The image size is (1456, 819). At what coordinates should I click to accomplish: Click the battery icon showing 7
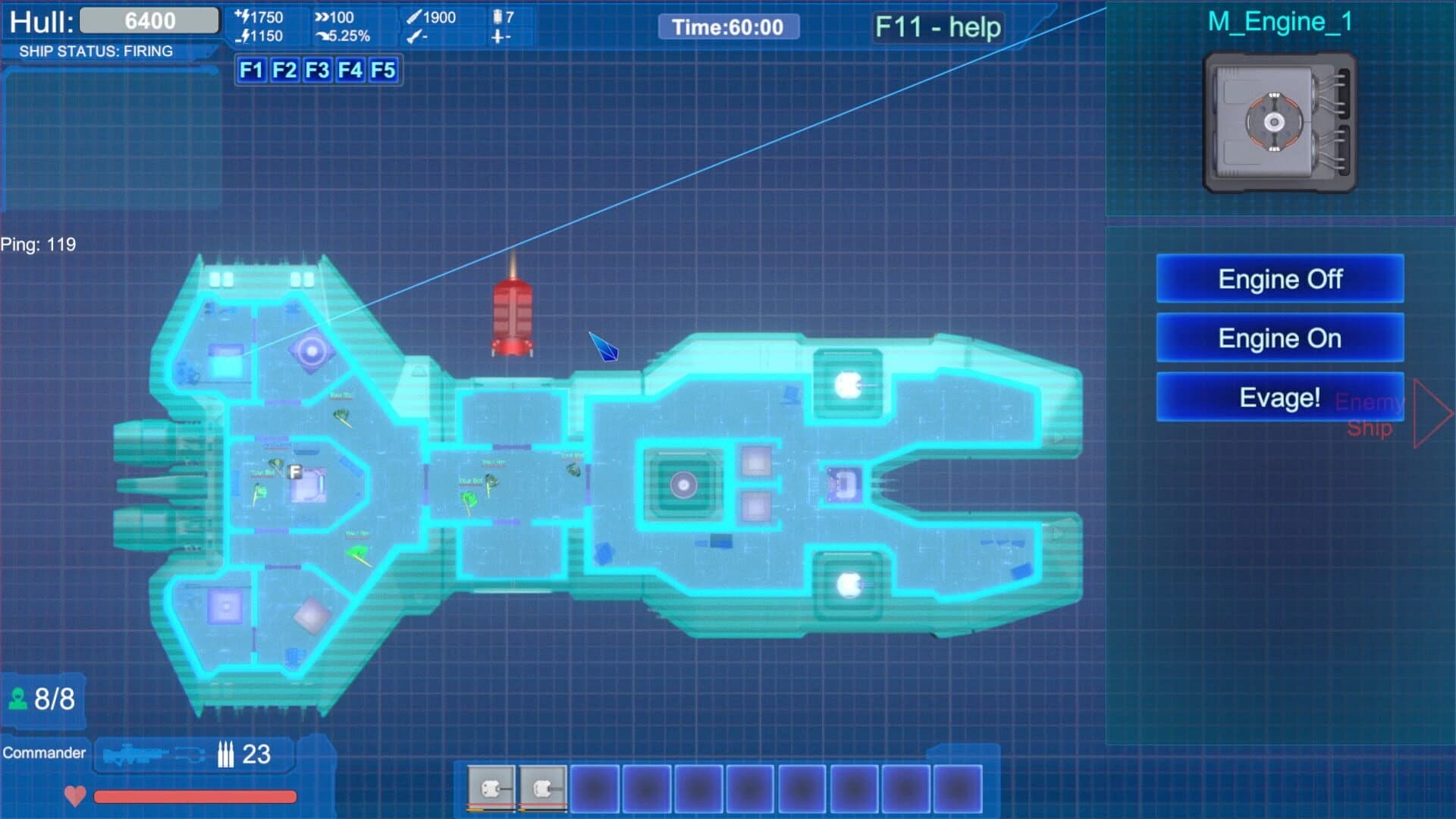(x=497, y=15)
